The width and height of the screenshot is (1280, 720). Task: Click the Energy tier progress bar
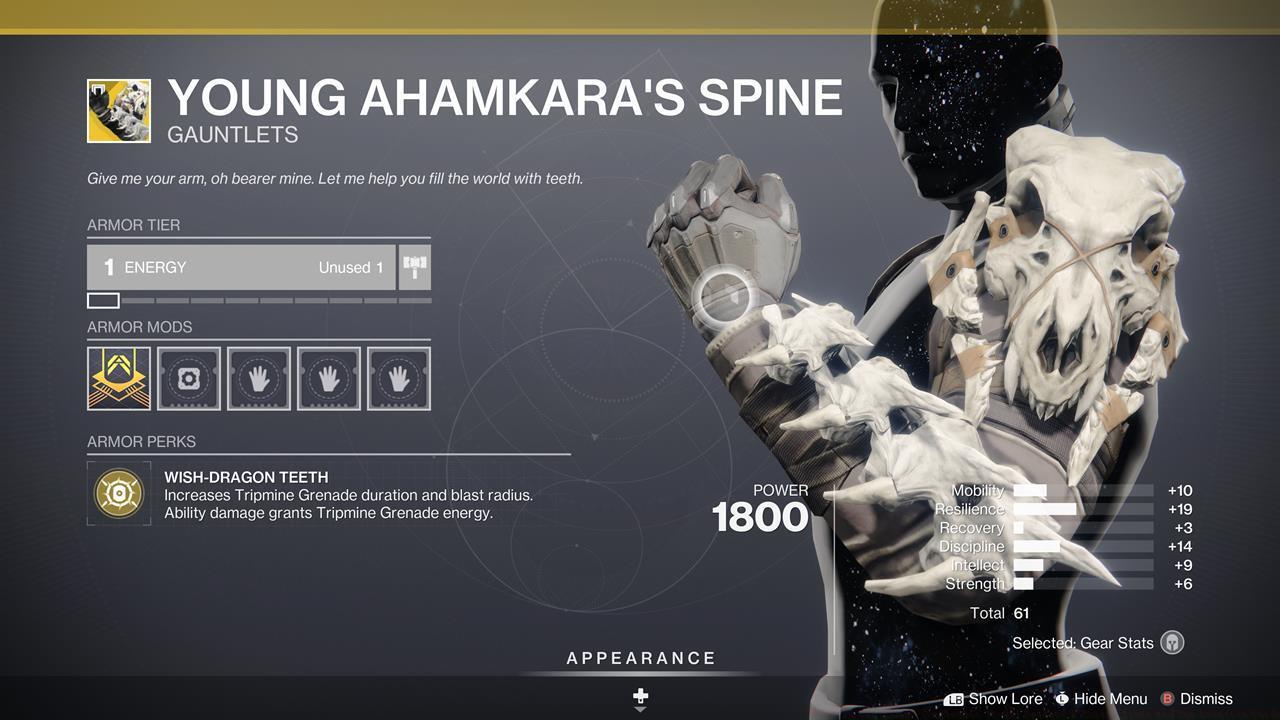258,300
